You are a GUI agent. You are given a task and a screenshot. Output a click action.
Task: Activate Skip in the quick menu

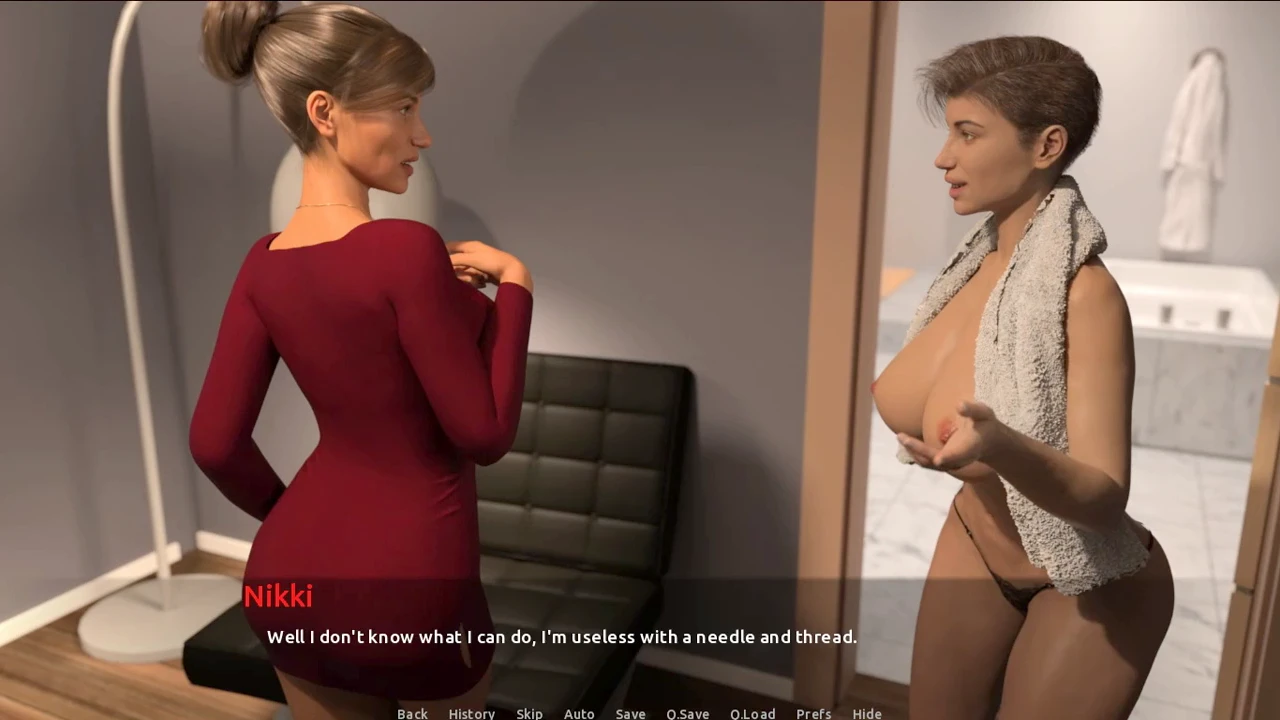click(529, 713)
